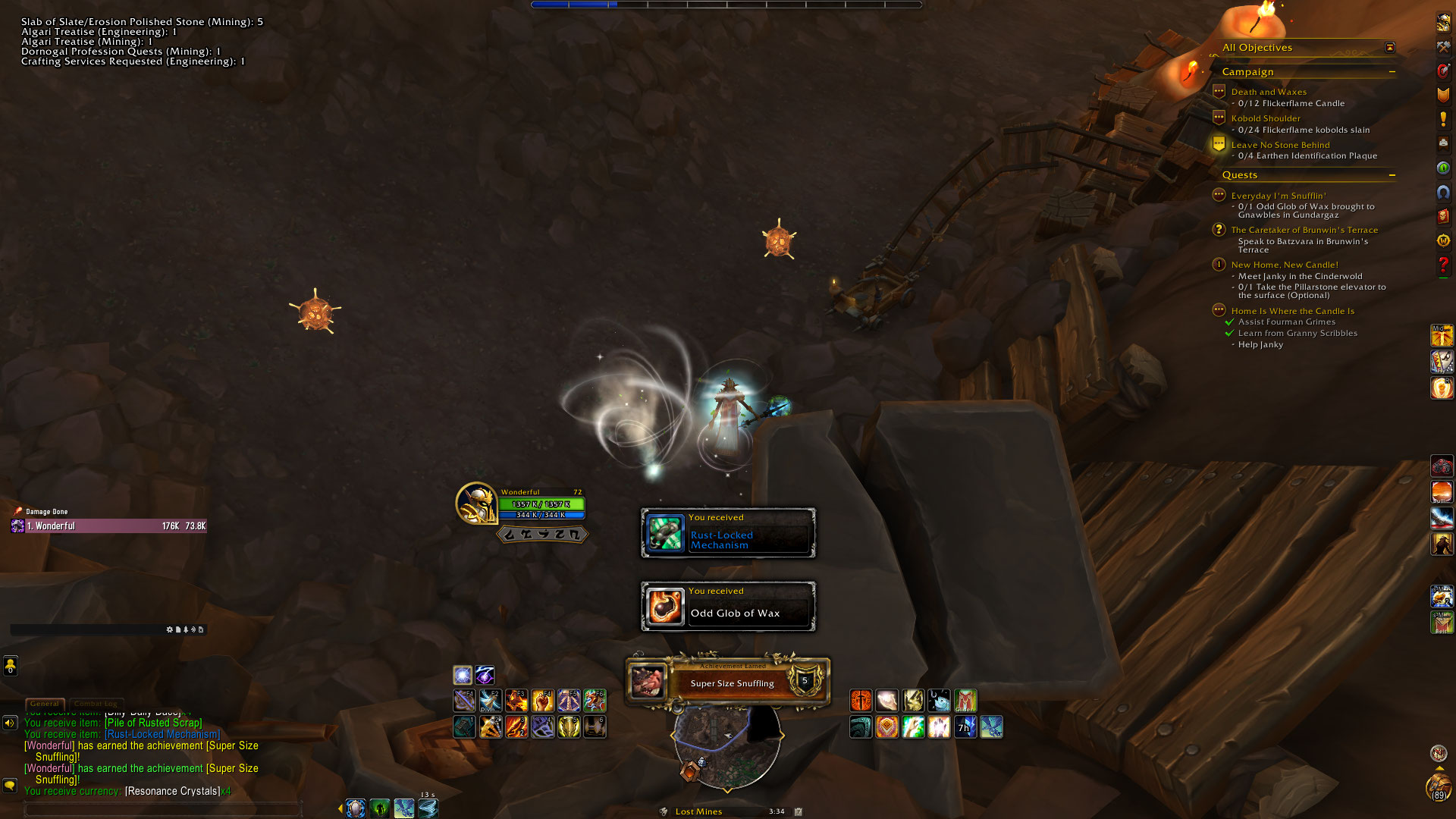
Task: Select the General chat tab
Action: pos(45,704)
